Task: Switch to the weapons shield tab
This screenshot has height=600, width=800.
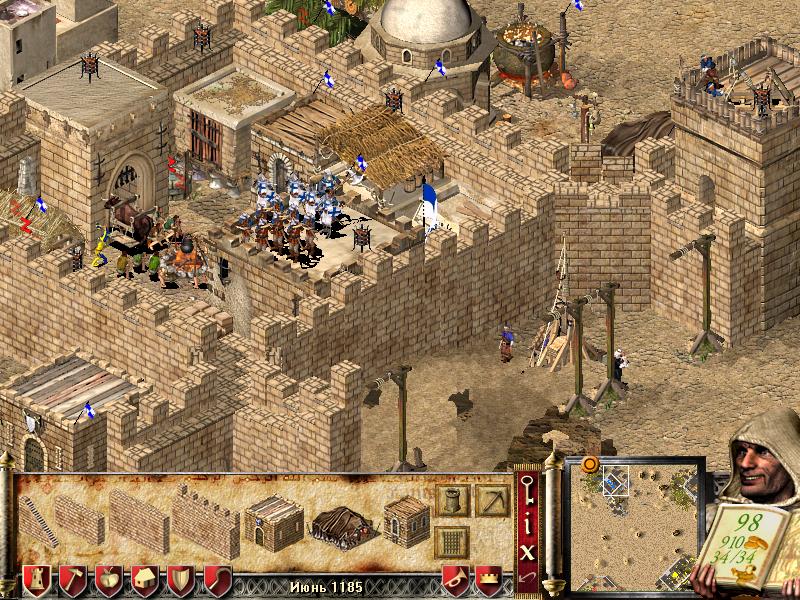Action: (181, 580)
